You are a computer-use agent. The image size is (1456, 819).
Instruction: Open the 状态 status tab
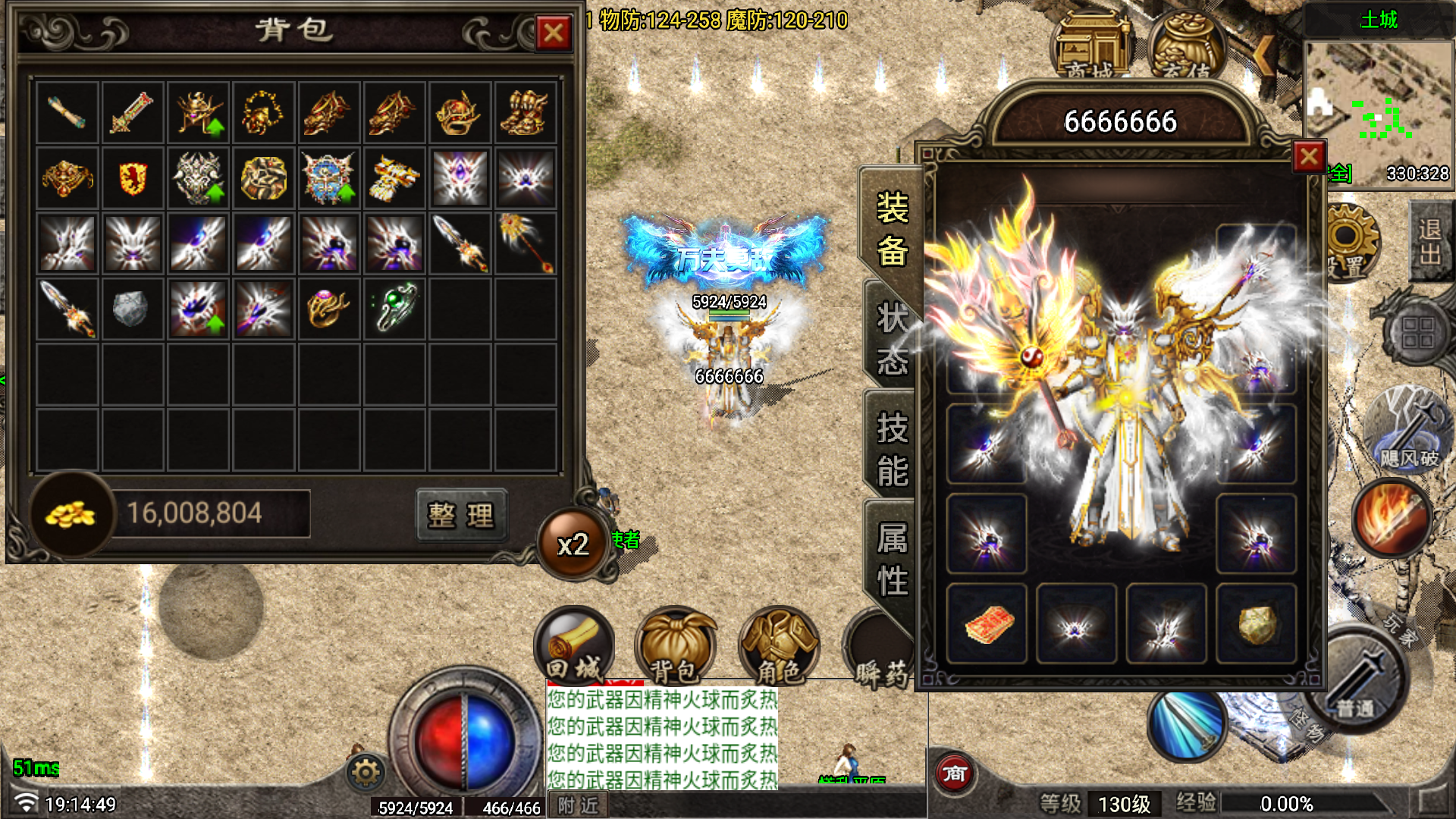tap(892, 339)
